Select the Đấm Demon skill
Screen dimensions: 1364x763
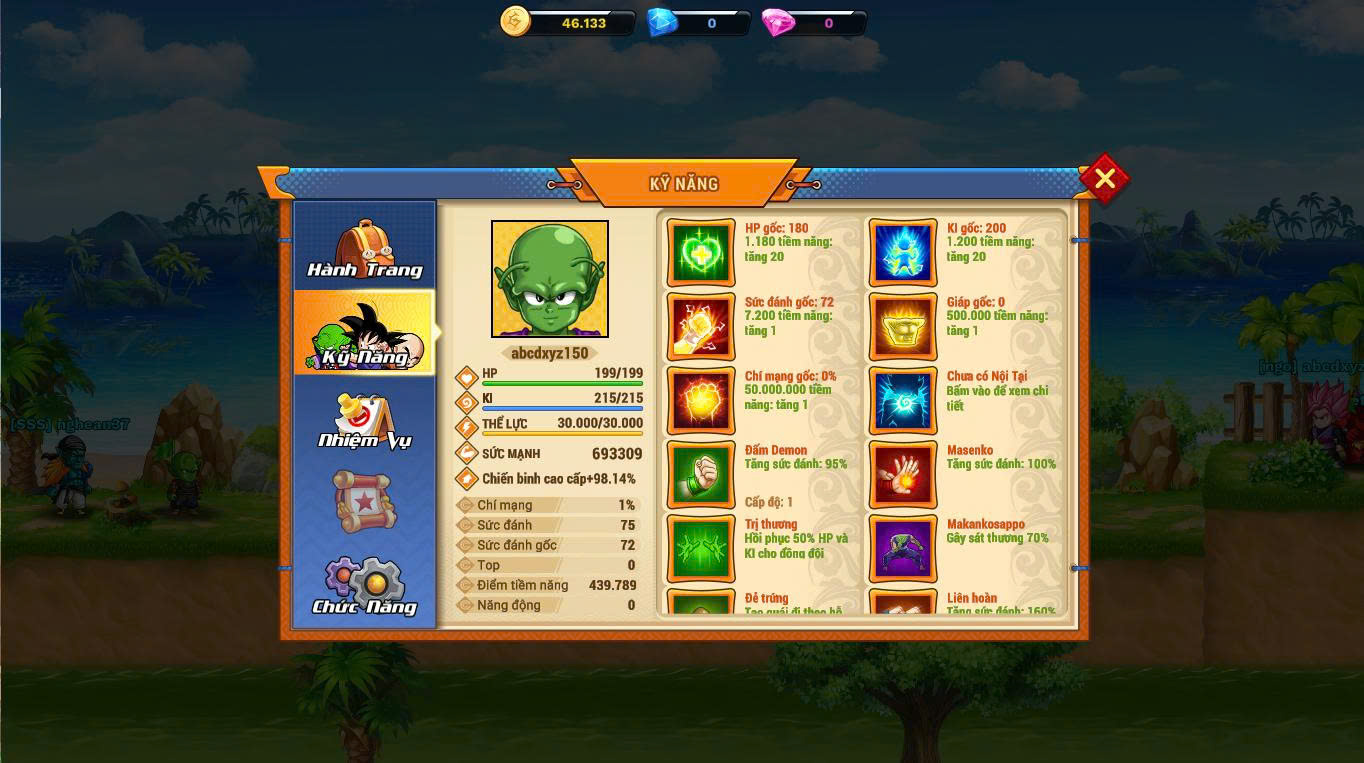click(x=701, y=475)
